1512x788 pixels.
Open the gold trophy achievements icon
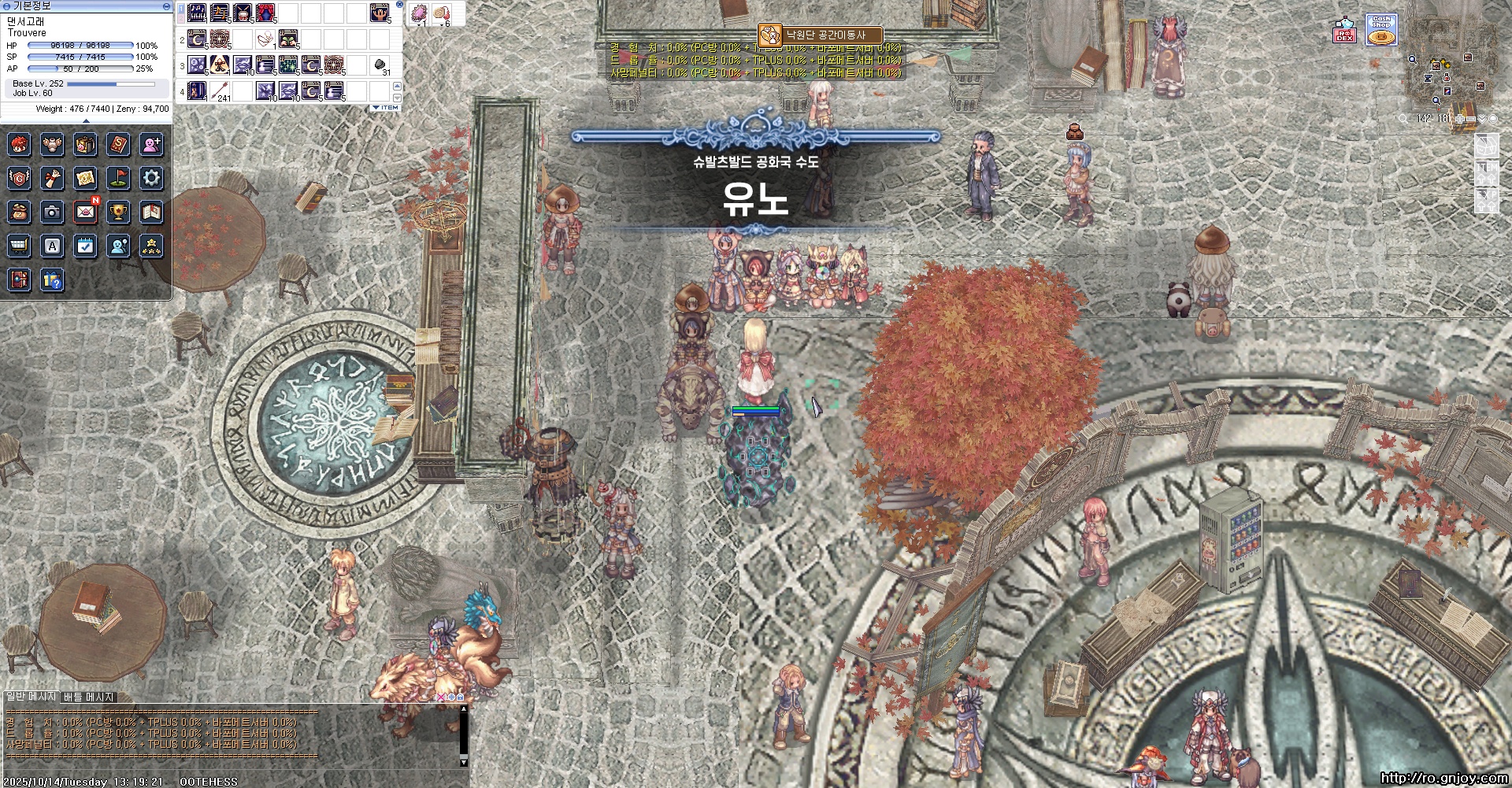(x=118, y=212)
